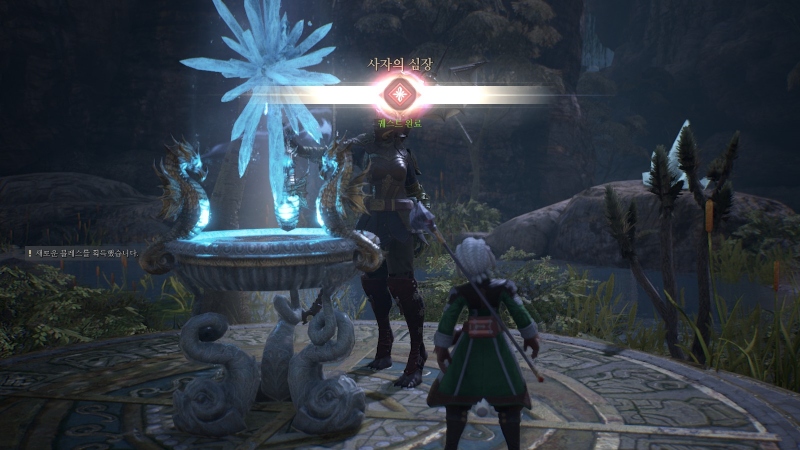Click the red quest-complete emblem
Screen dimensions: 800x450
click(399, 95)
